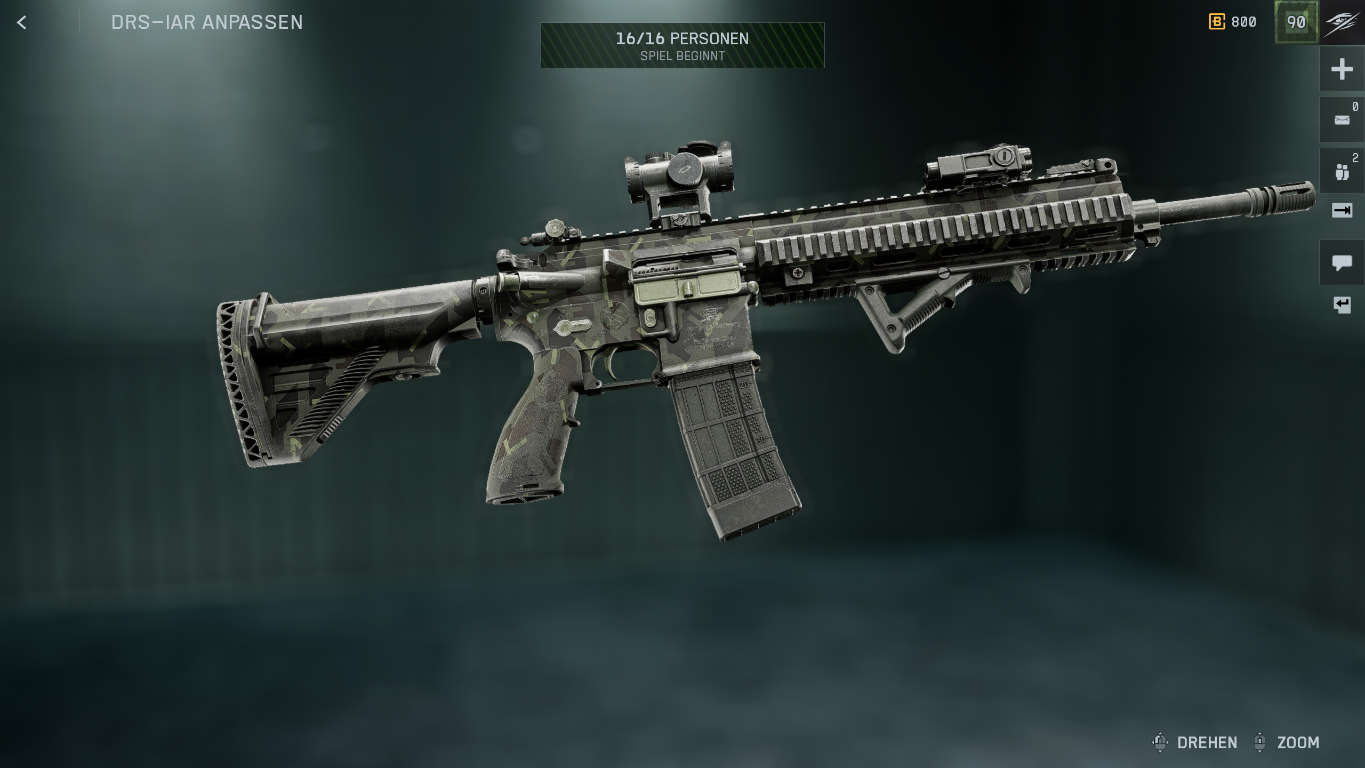Click the player profile emblem icon
Image resolution: width=1365 pixels, height=768 pixels.
point(1341,23)
